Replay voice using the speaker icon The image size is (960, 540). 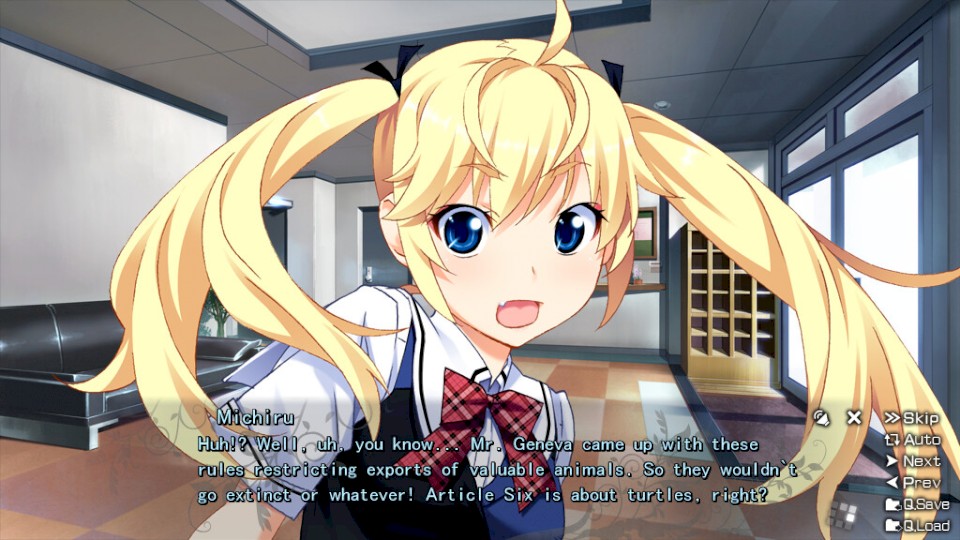(822, 418)
